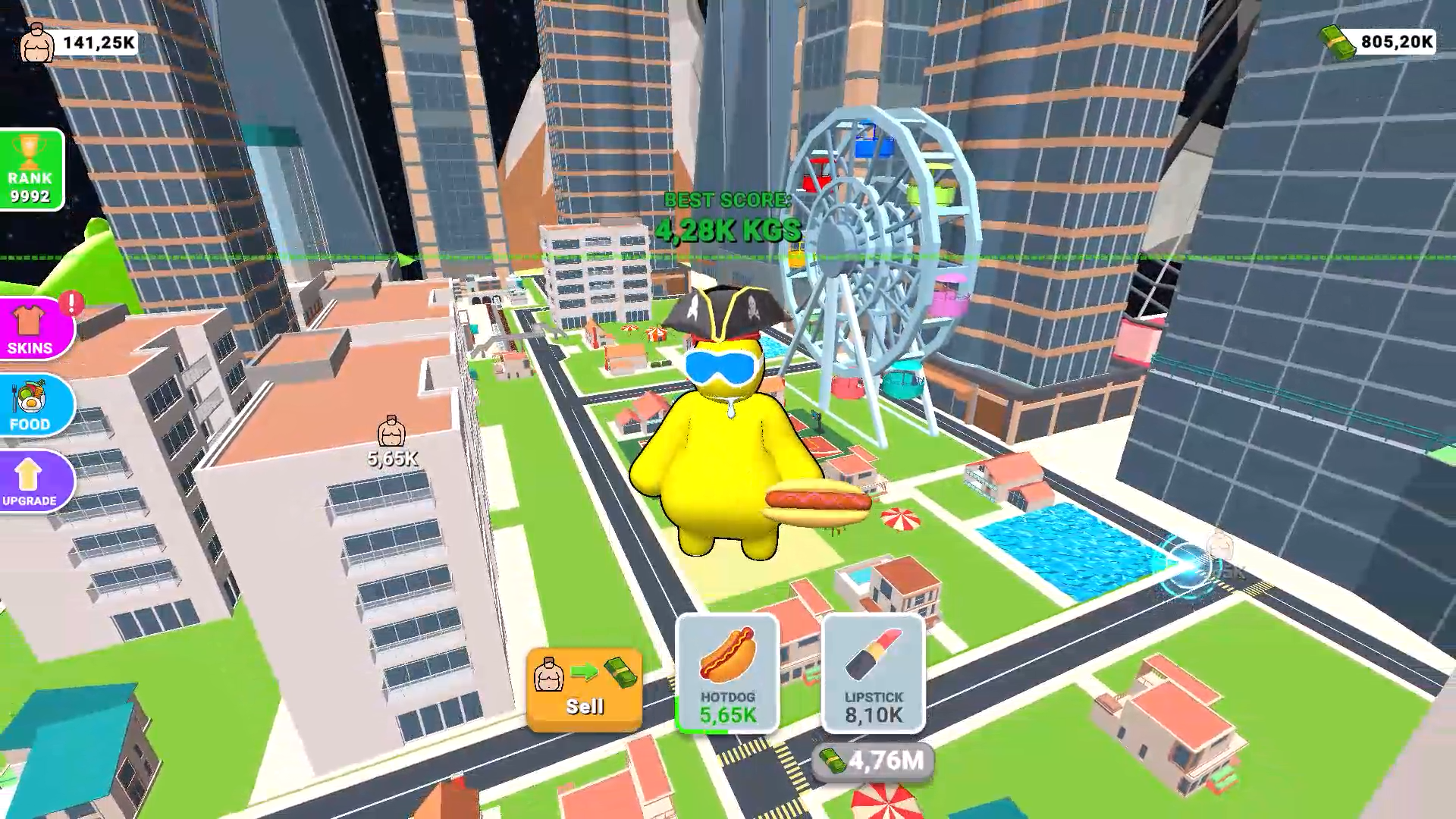1456x819 pixels.
Task: Click the LIPSTICK price label 8,10K
Action: tap(872, 714)
